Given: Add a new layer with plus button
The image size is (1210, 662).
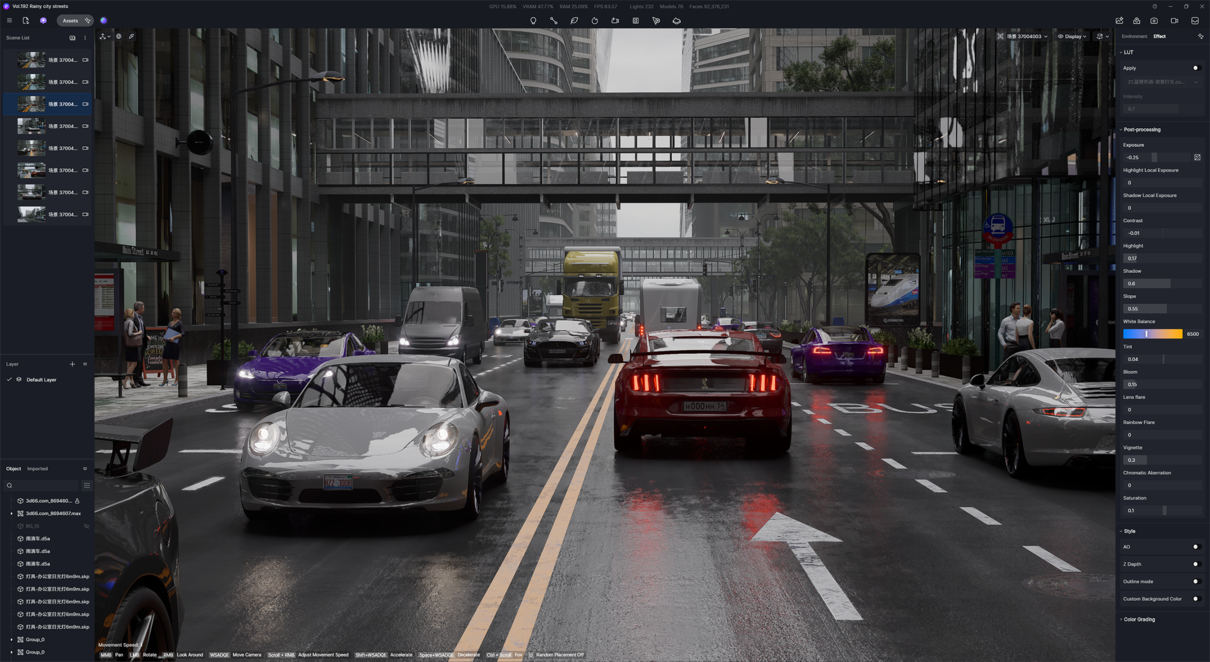Looking at the screenshot, I should (x=72, y=364).
